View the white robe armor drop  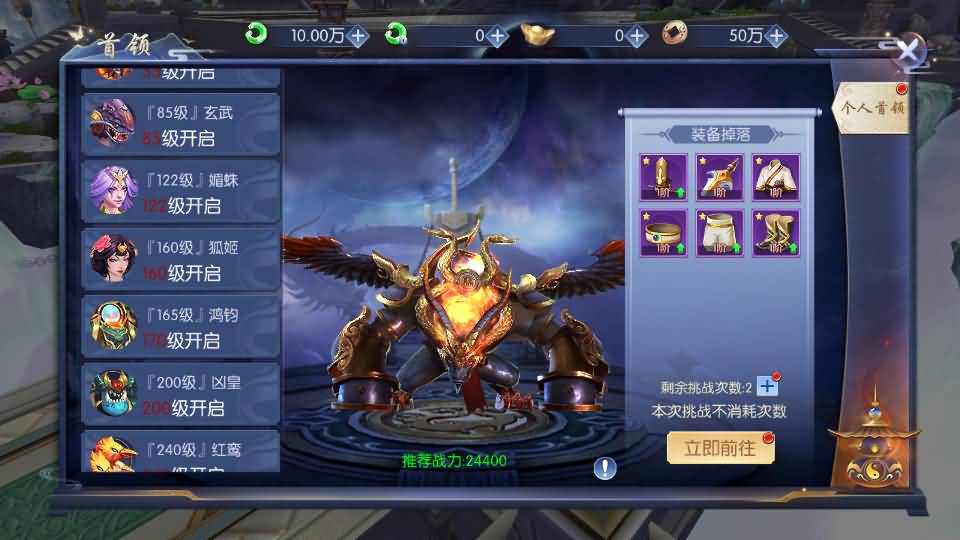[776, 177]
